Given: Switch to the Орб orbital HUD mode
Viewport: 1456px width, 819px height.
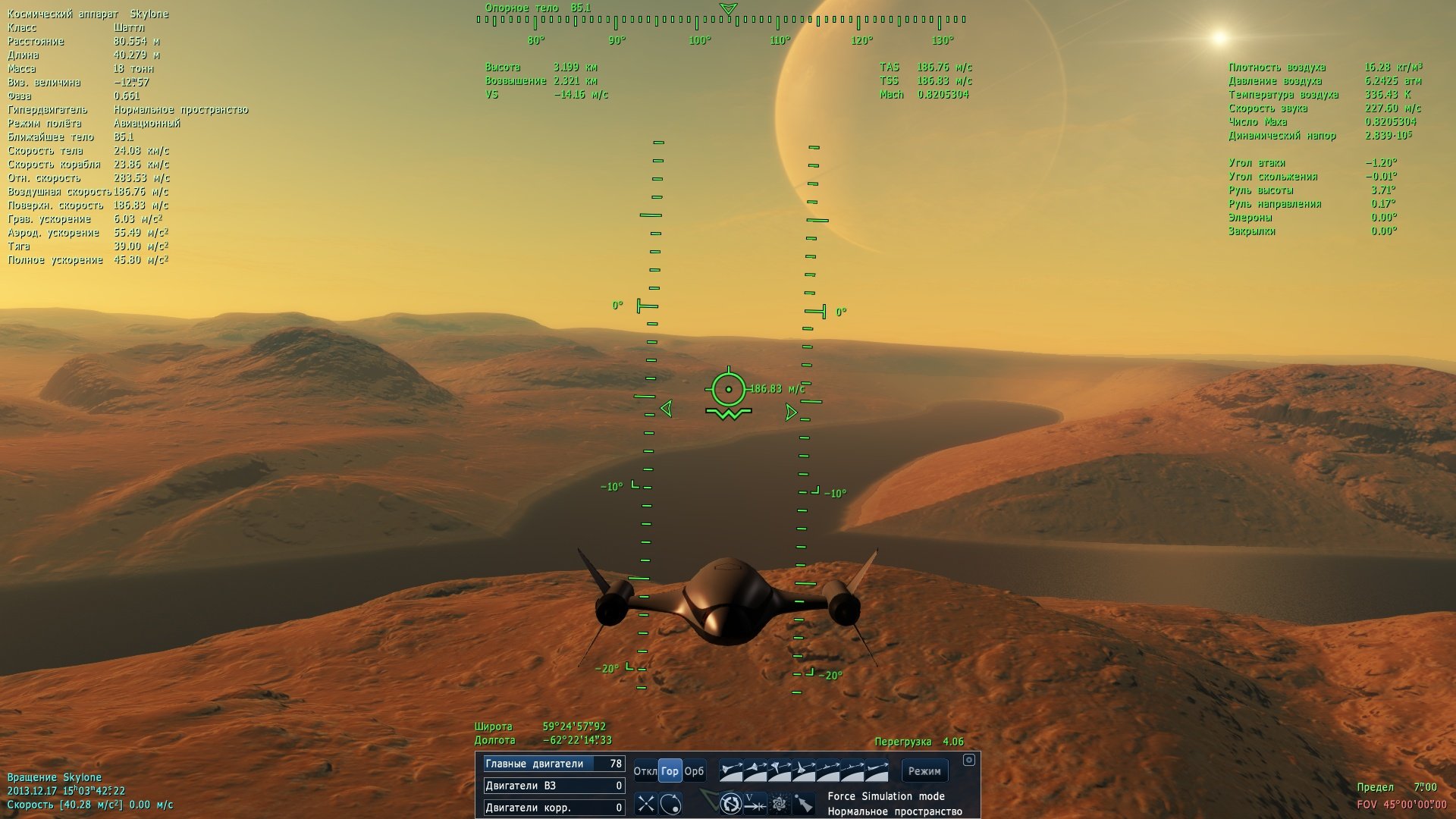Looking at the screenshot, I should pos(694,771).
